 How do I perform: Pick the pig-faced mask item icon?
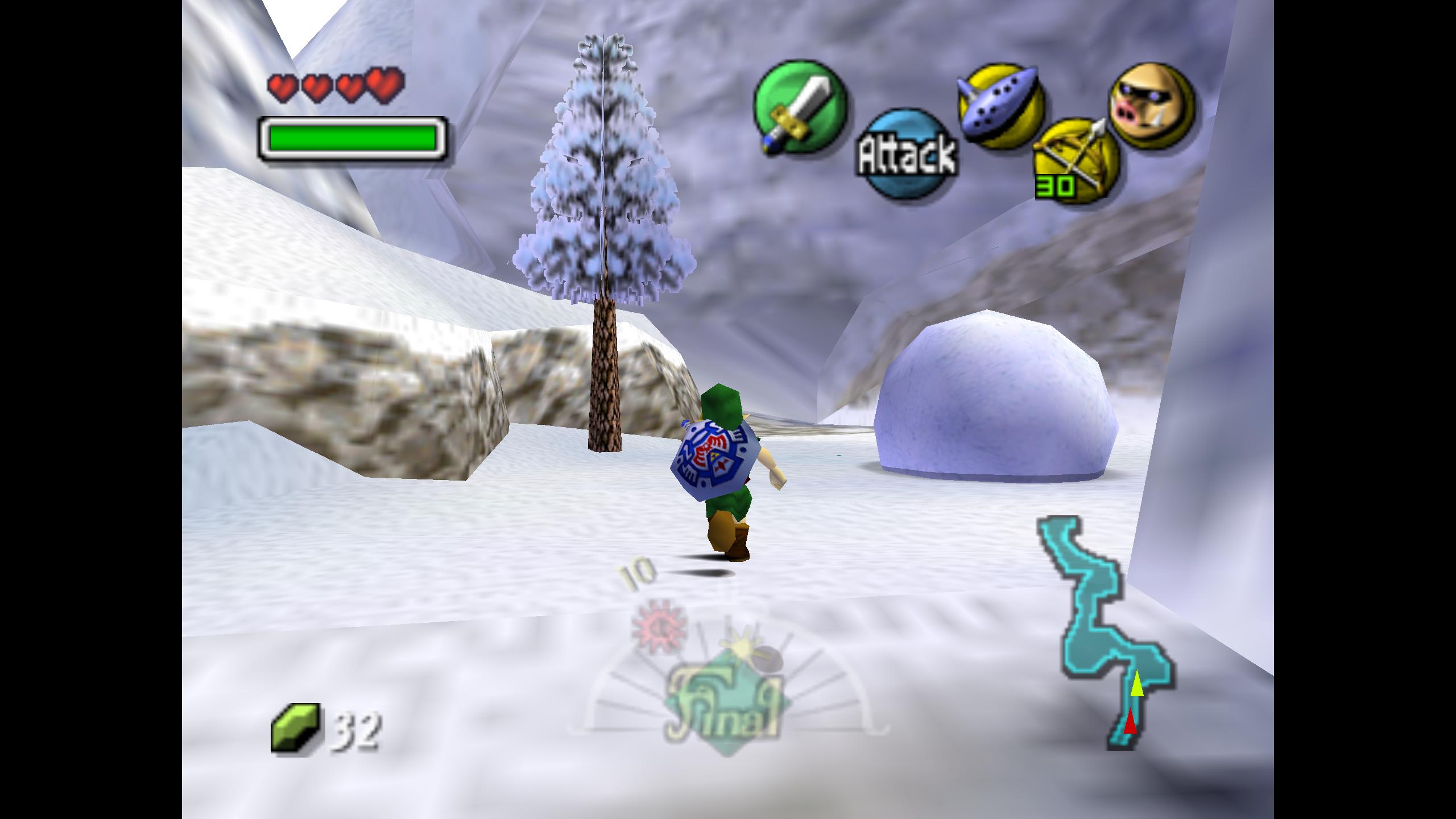pos(1151,107)
